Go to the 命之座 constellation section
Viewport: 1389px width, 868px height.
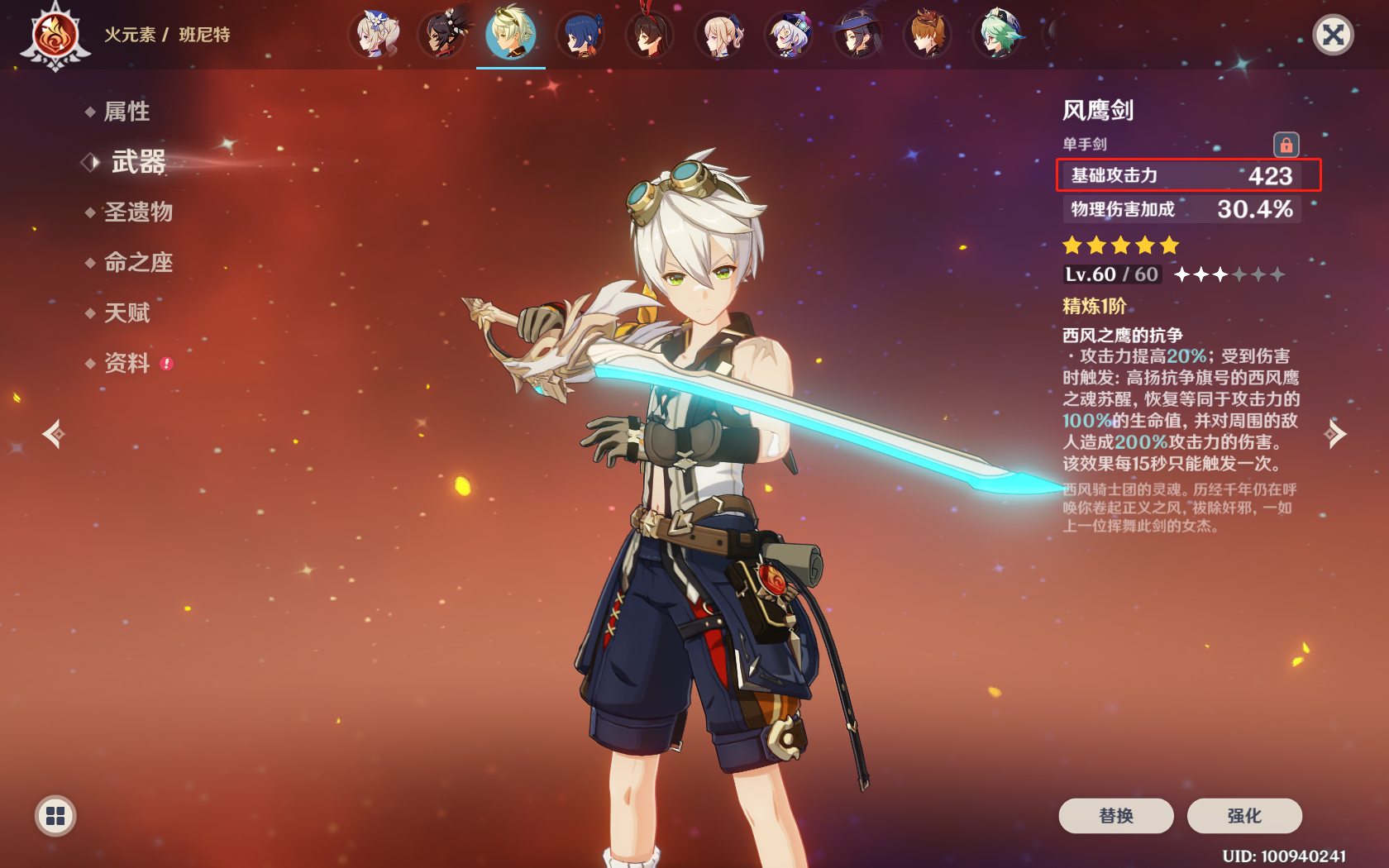point(138,263)
